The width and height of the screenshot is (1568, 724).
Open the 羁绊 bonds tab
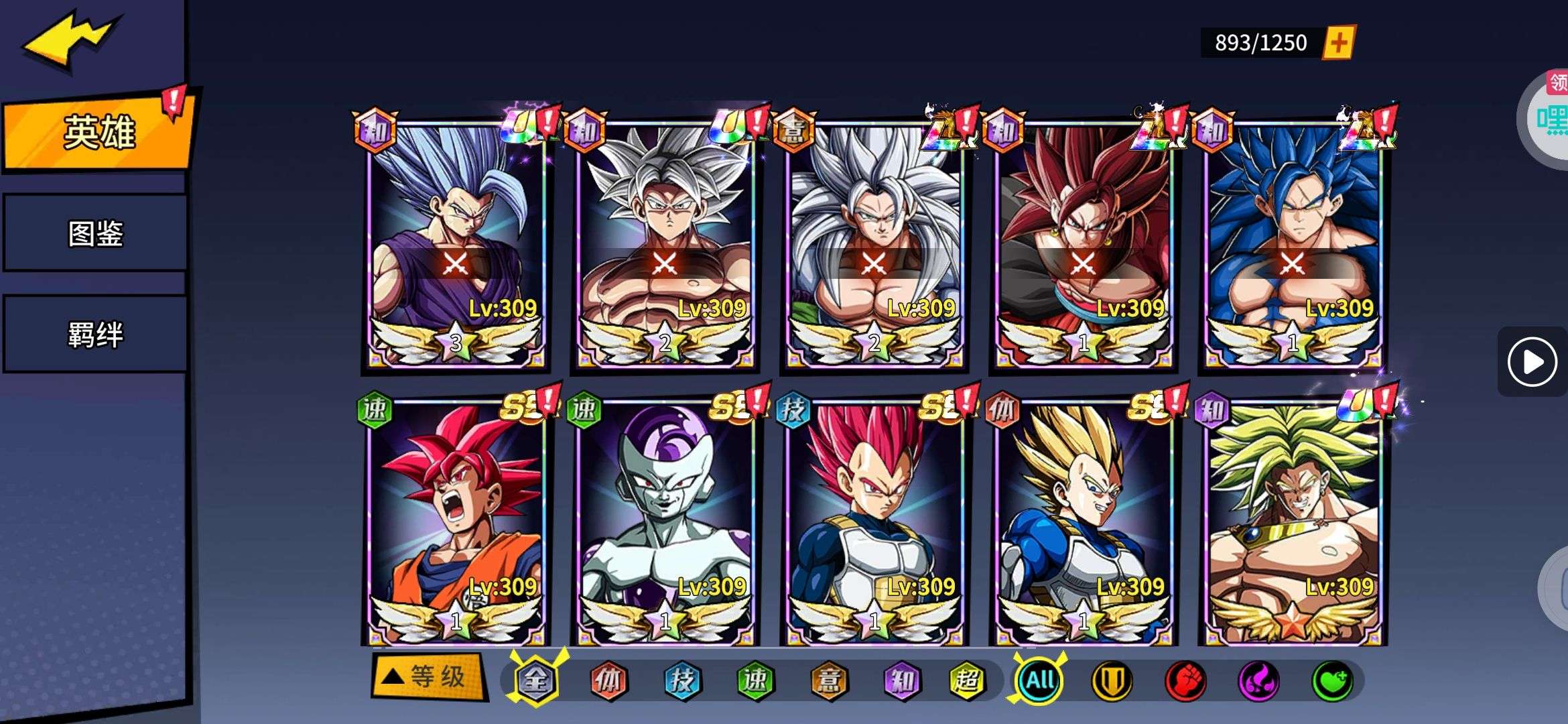tap(95, 334)
